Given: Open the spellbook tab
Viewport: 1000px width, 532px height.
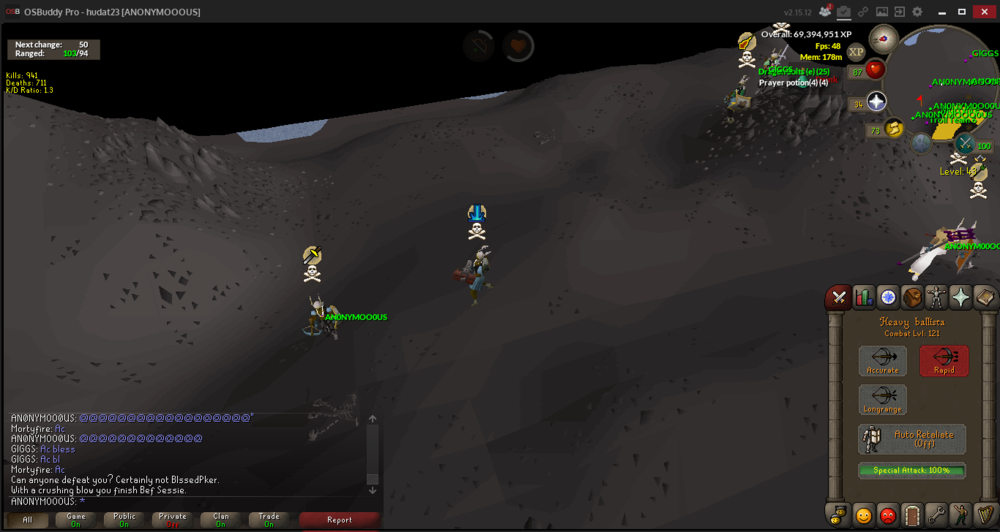Looking at the screenshot, I should click(x=985, y=297).
